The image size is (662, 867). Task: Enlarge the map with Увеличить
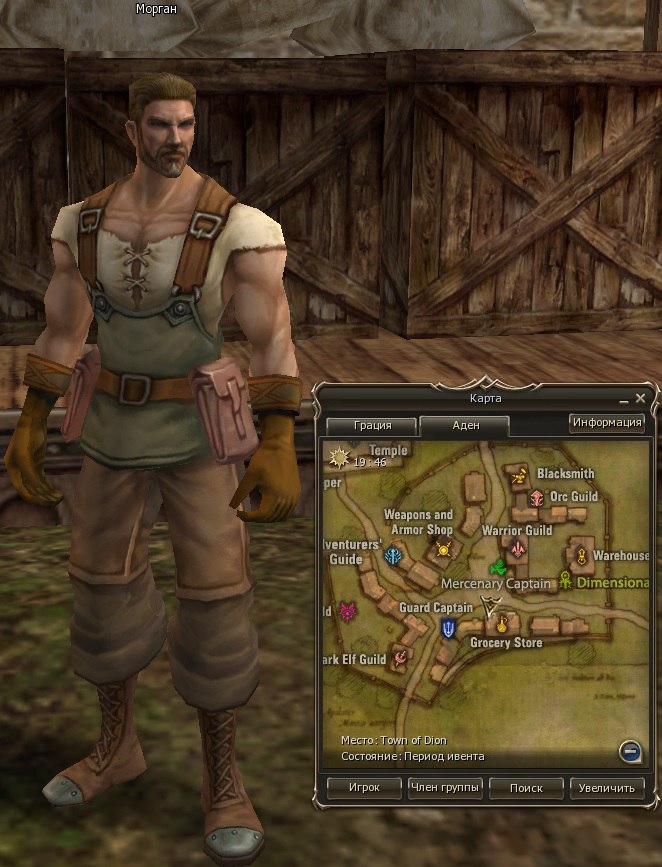pos(607,788)
